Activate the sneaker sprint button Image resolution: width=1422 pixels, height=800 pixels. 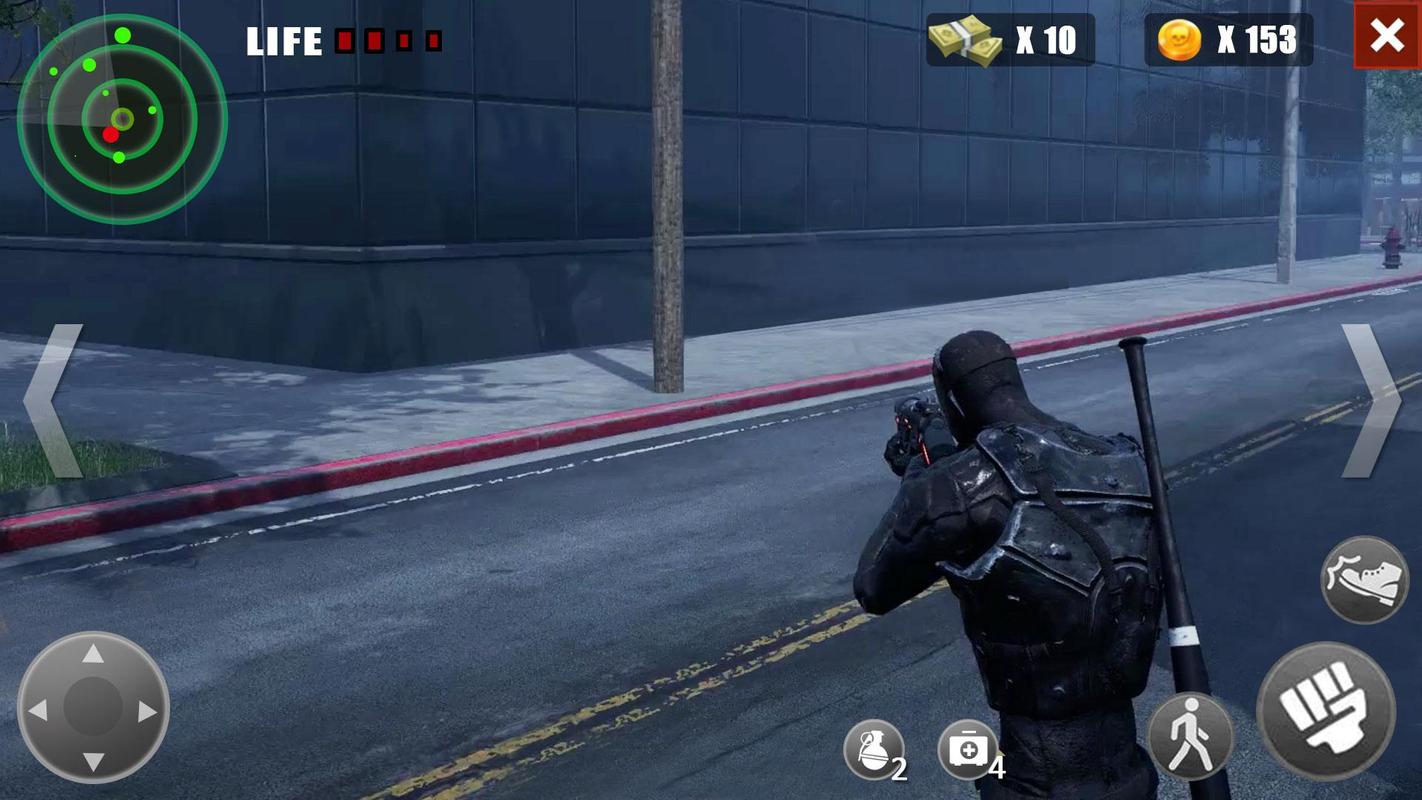(1364, 580)
